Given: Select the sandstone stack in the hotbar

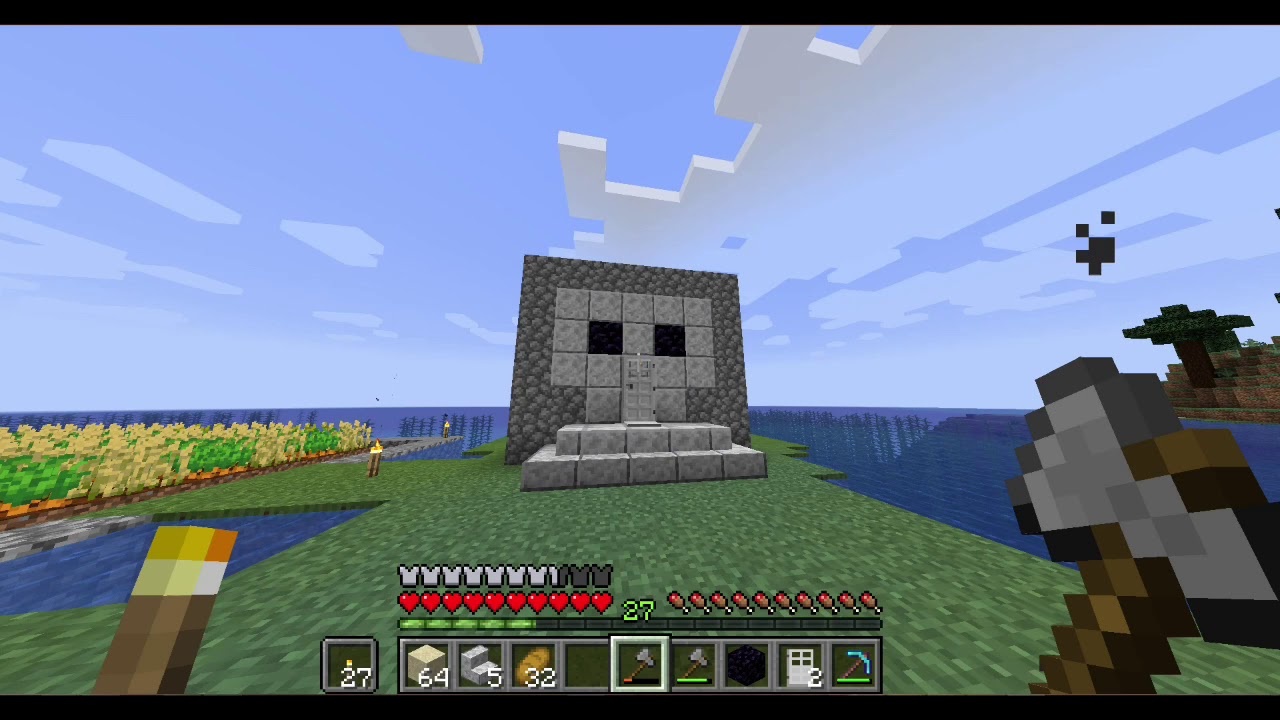Looking at the screenshot, I should coord(428,662).
